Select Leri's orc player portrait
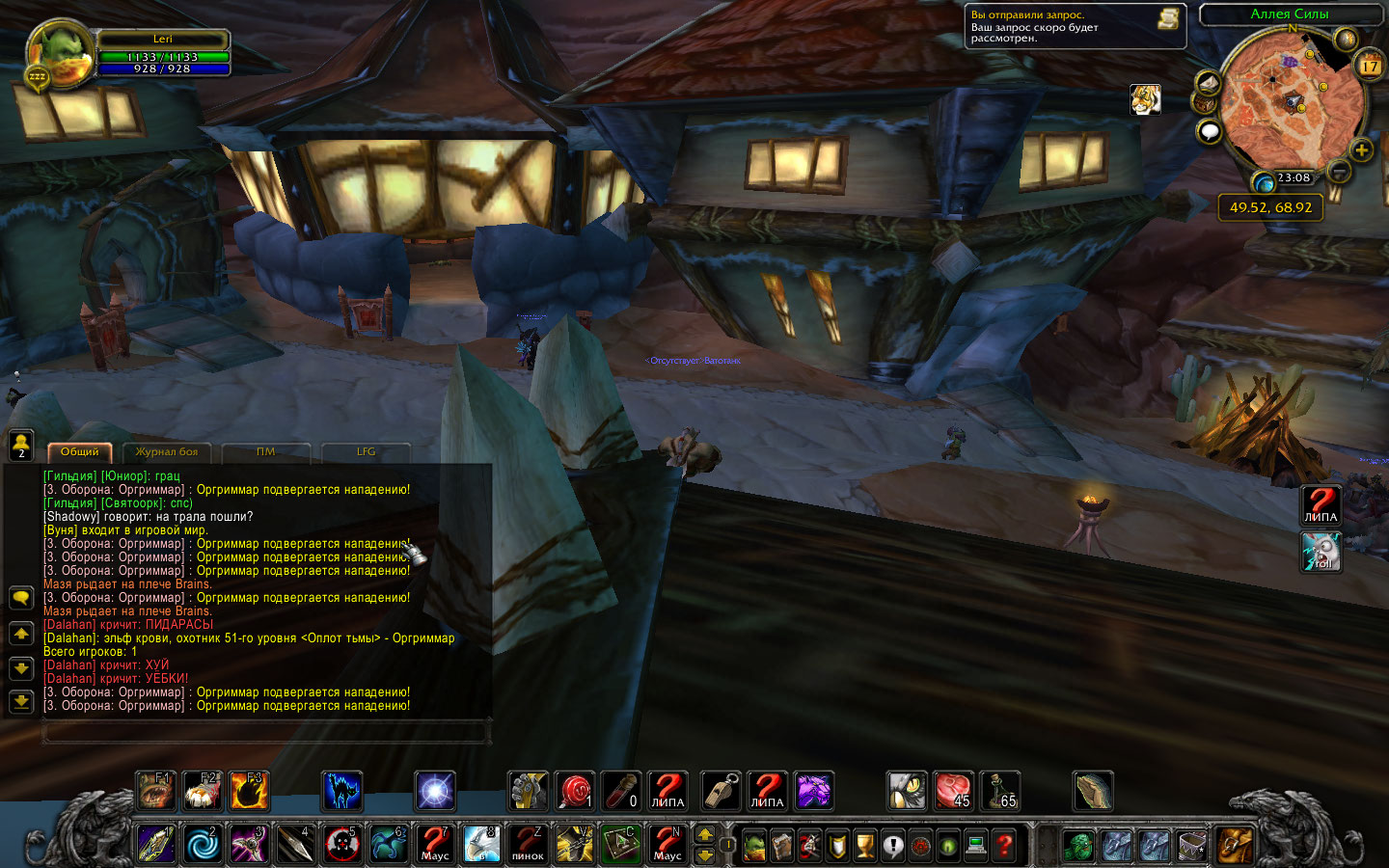 coord(62,55)
